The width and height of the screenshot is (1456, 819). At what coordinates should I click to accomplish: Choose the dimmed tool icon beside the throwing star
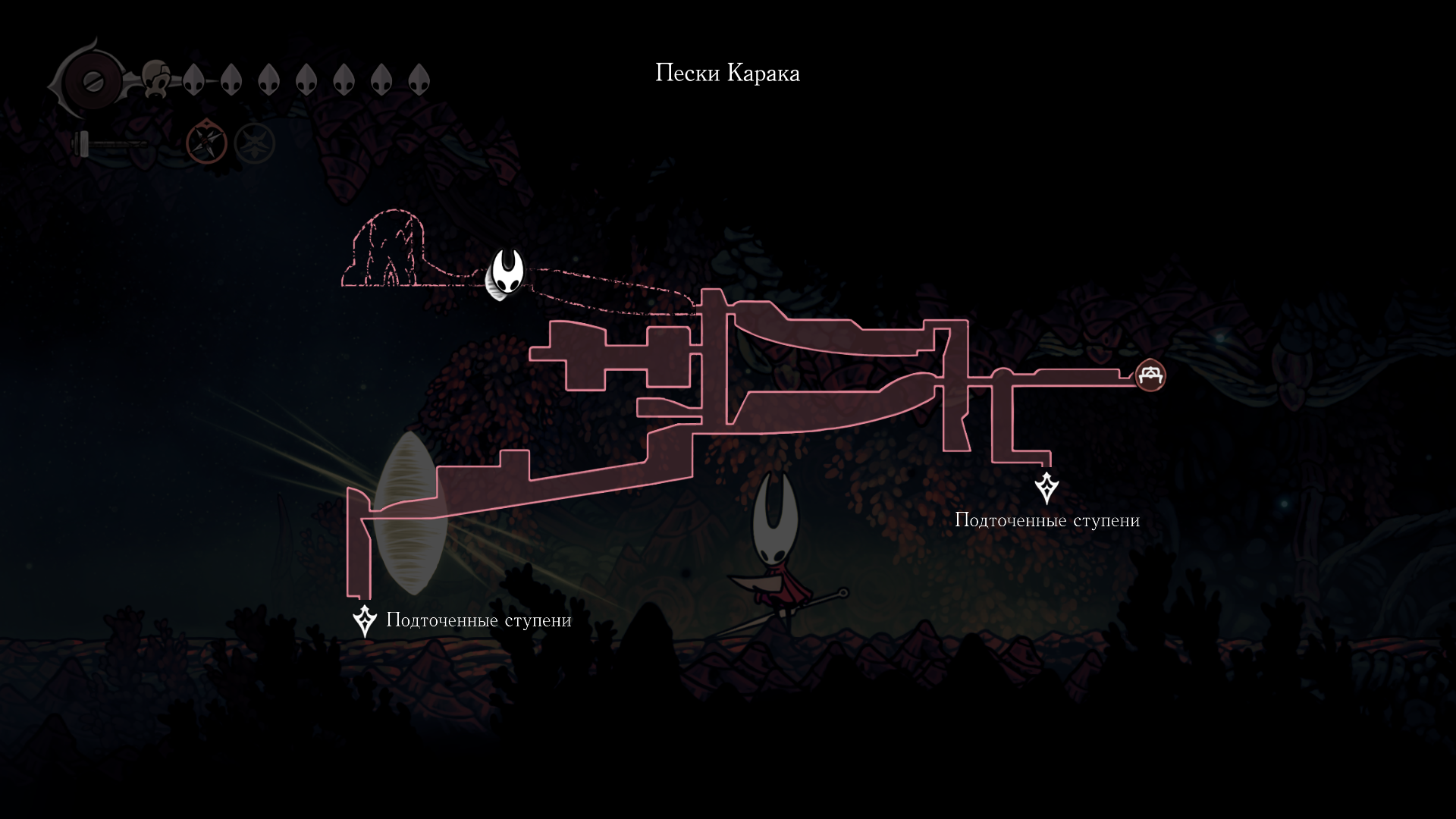[x=254, y=143]
